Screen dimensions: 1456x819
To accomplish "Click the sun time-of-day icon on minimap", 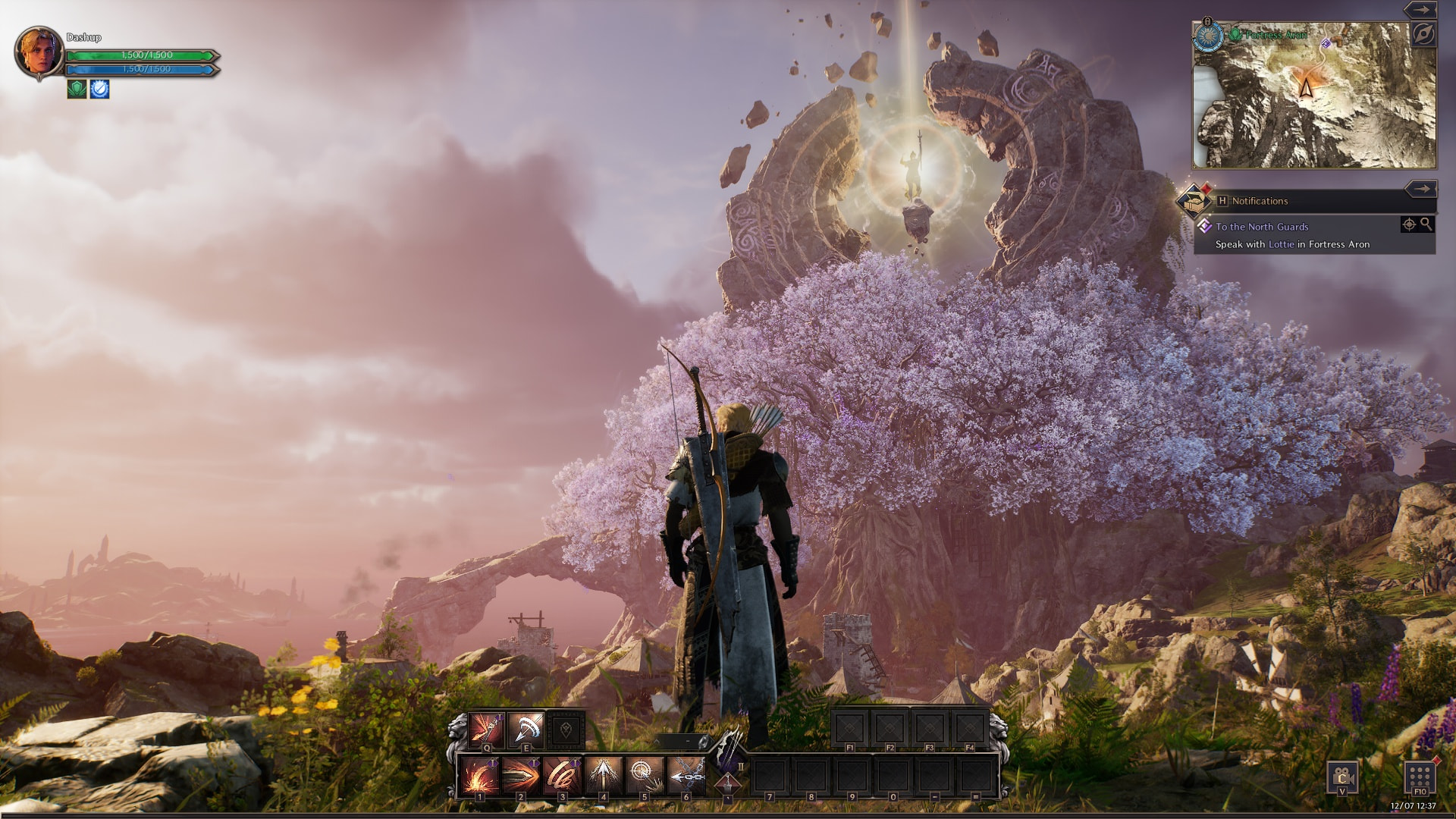I will (x=1209, y=36).
